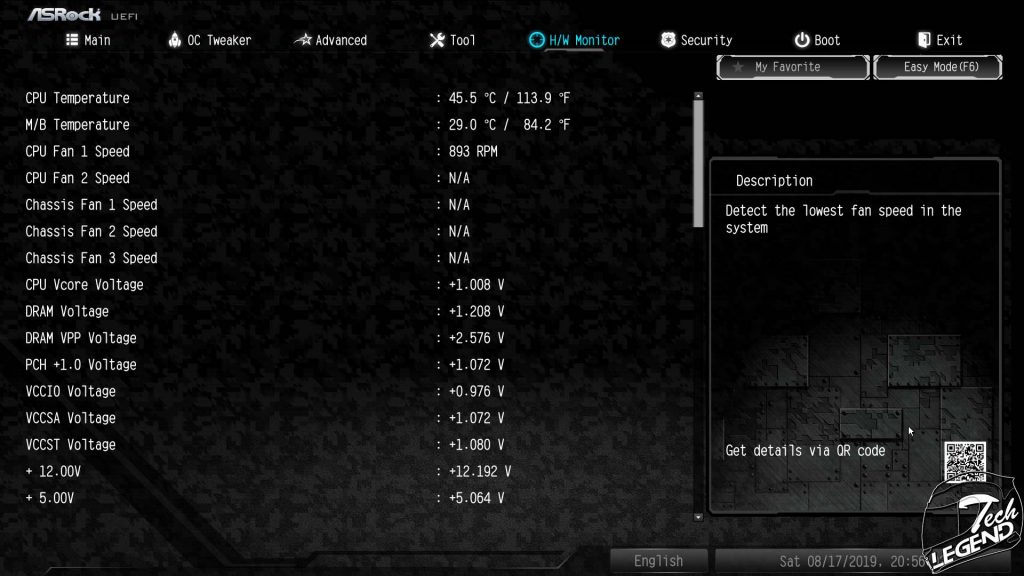
Task: Click the scrollbar down arrow
Action: (698, 517)
